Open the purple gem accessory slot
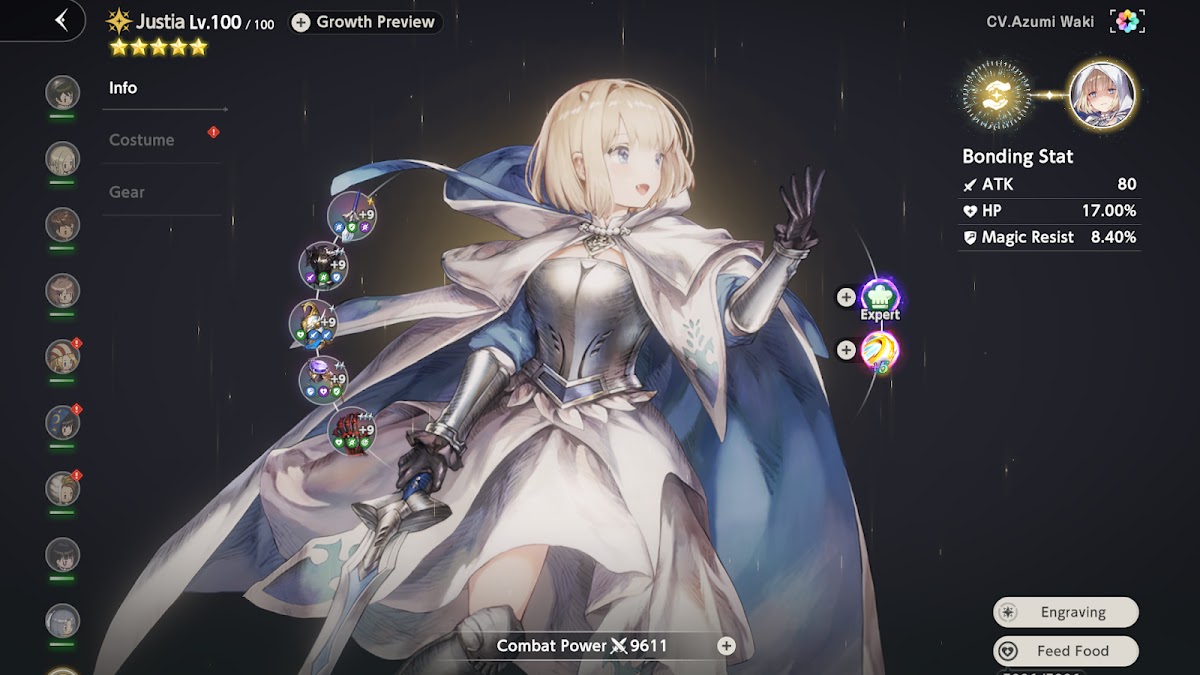This screenshot has width=1200, height=675. 323,379
